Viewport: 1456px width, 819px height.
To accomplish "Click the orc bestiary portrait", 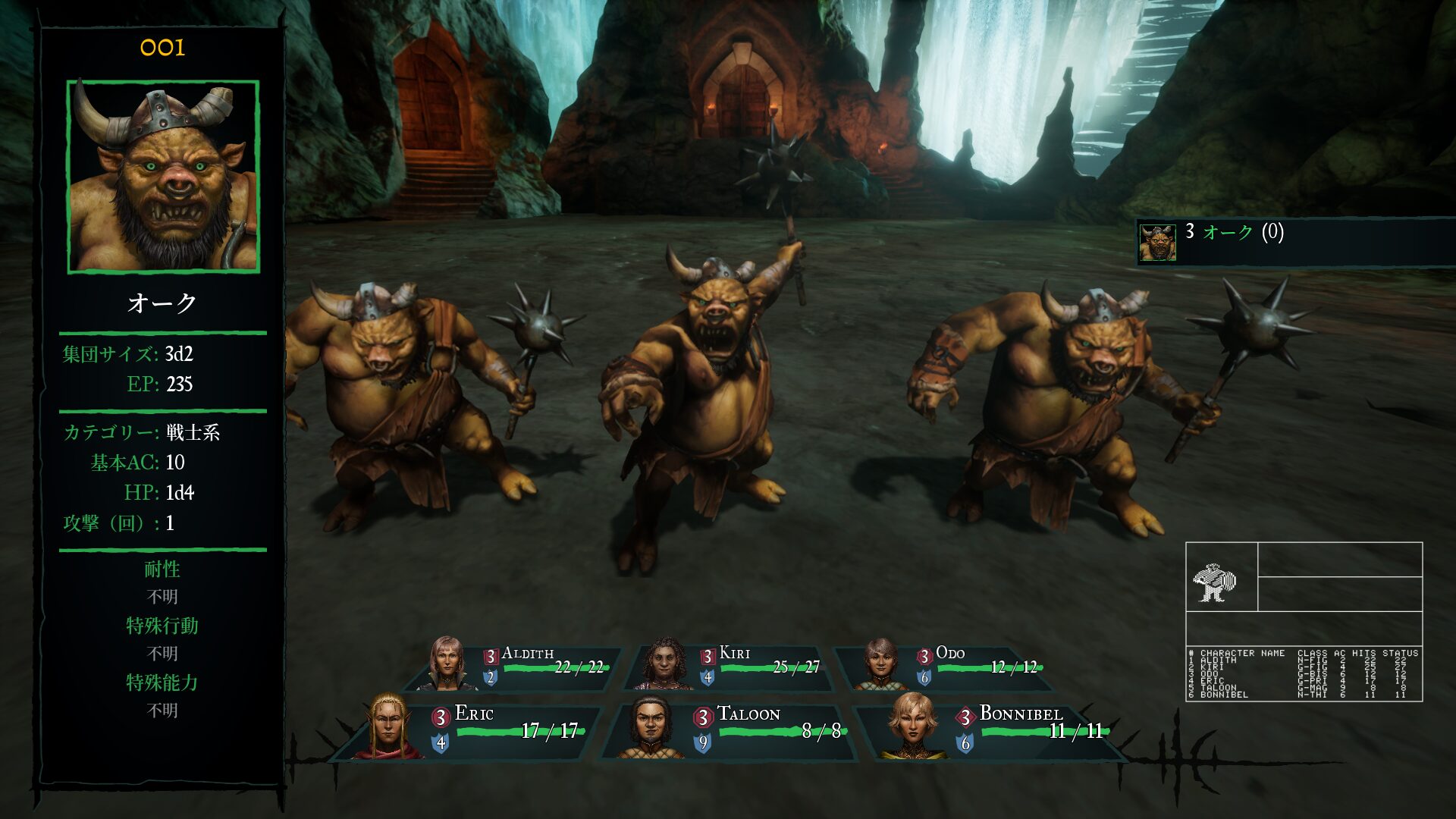I will click(x=163, y=176).
